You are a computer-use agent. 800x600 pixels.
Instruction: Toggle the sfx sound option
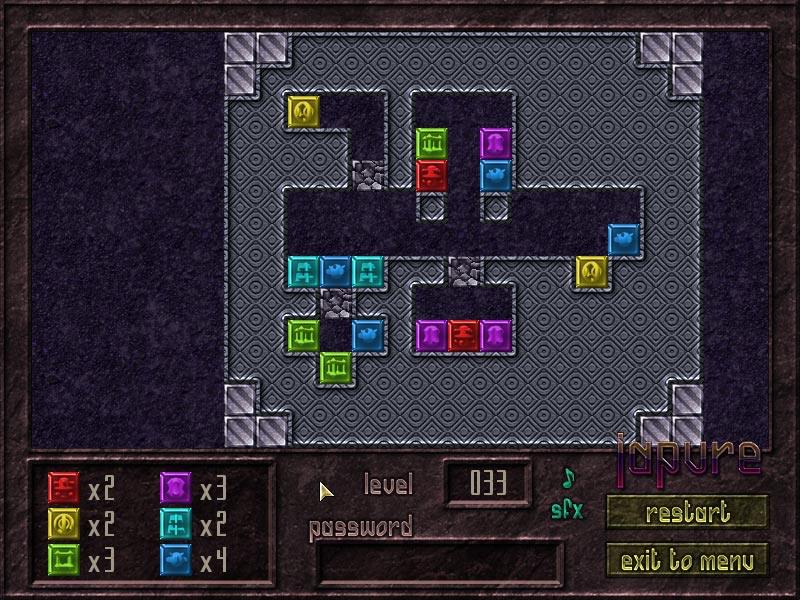click(567, 510)
